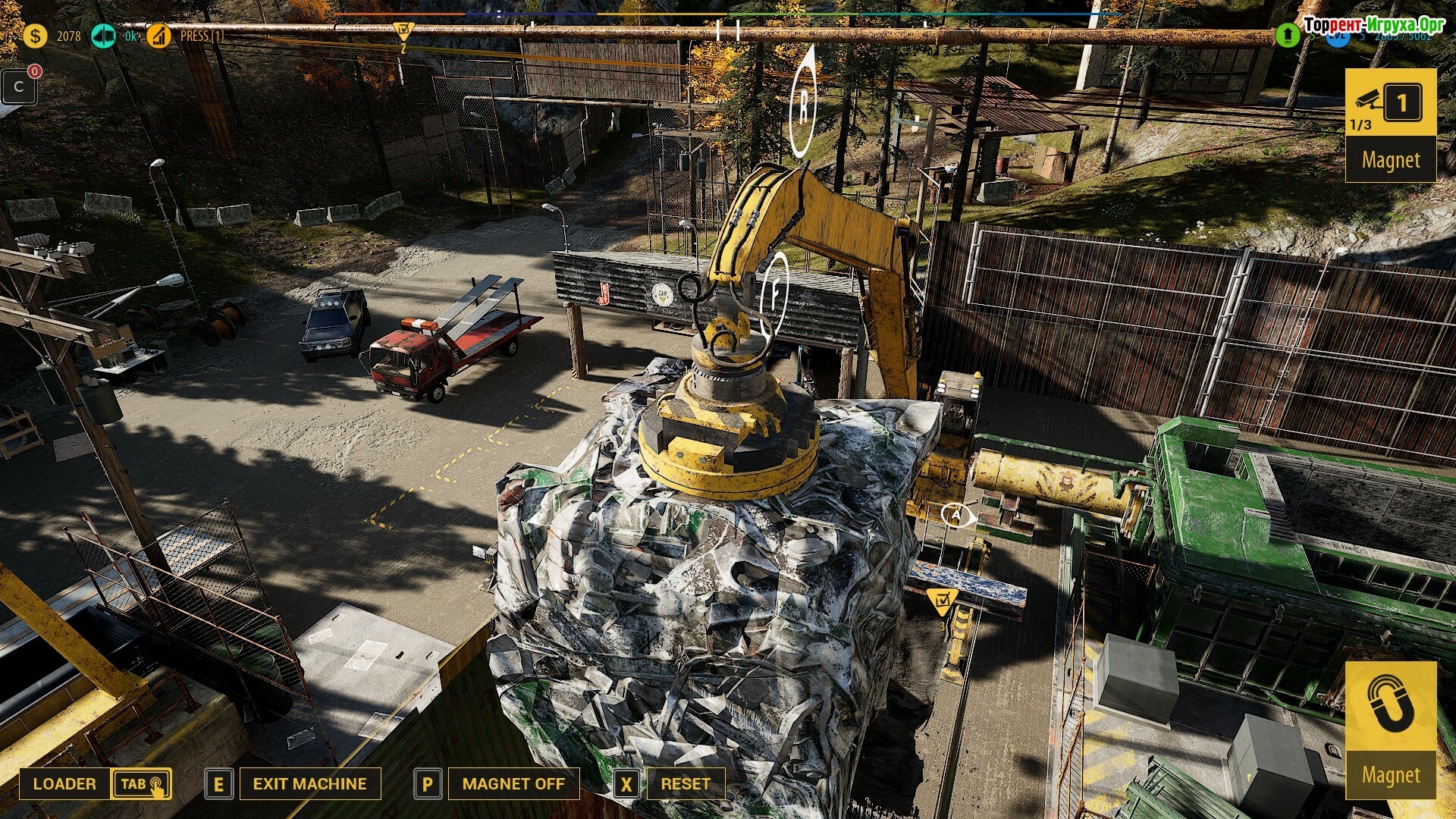
Task: Click the blue LVL level badge
Action: tap(1337, 36)
